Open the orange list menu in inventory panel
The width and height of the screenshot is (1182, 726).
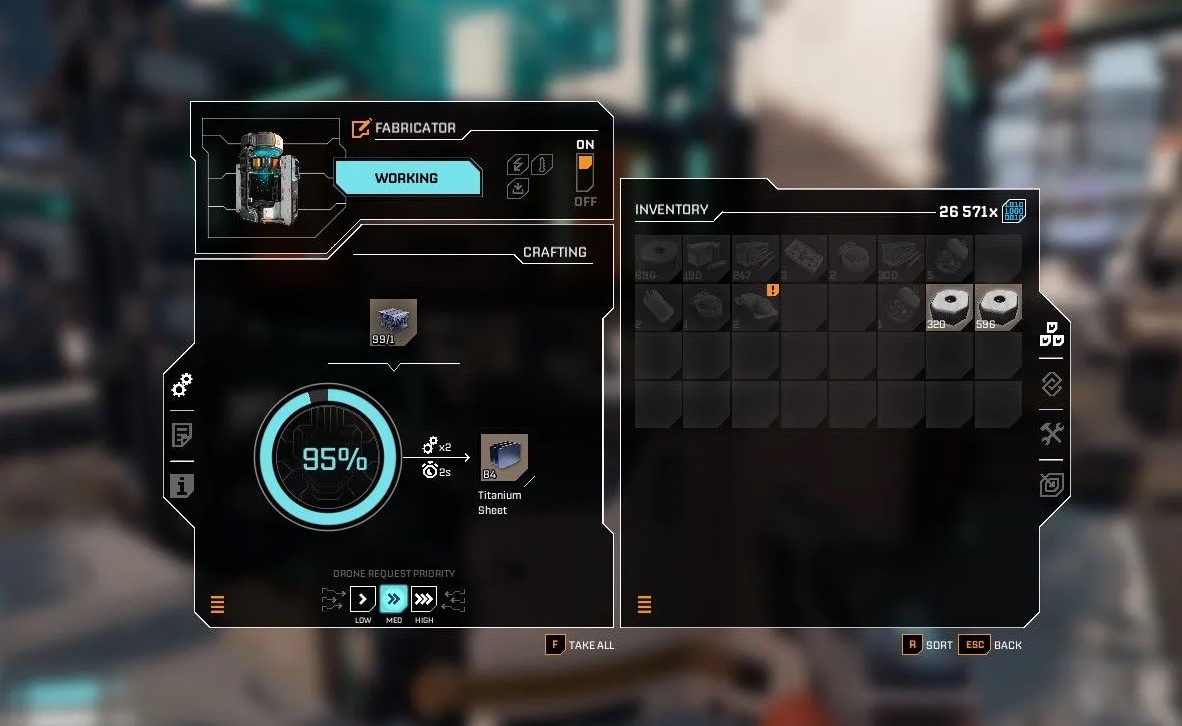644,604
